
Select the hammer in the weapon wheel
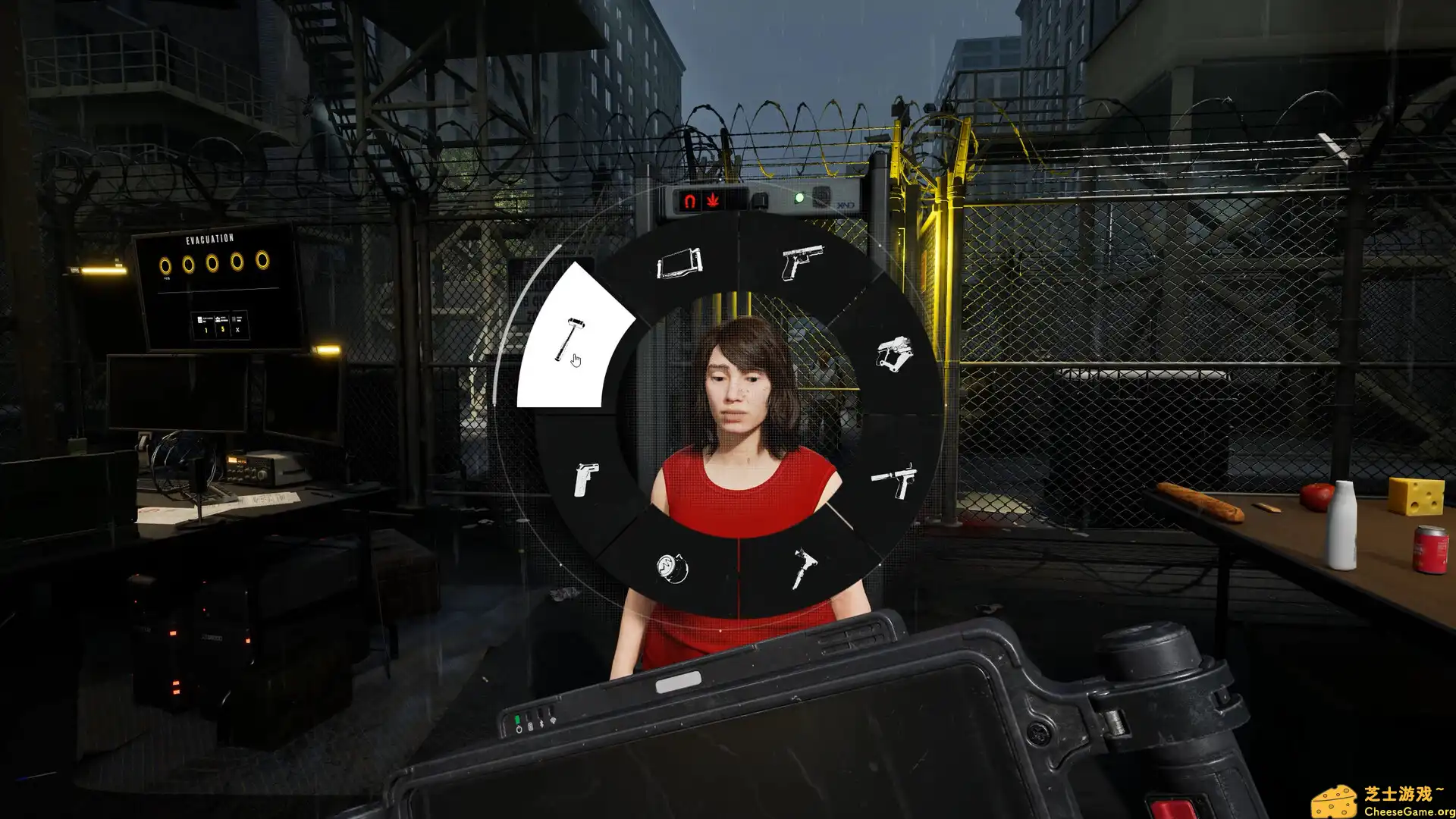point(569,337)
